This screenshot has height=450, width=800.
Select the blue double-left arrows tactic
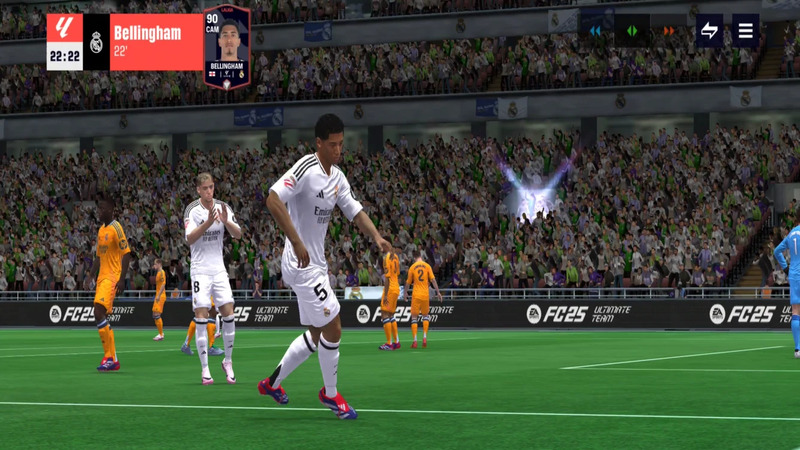pyautogui.click(x=596, y=31)
